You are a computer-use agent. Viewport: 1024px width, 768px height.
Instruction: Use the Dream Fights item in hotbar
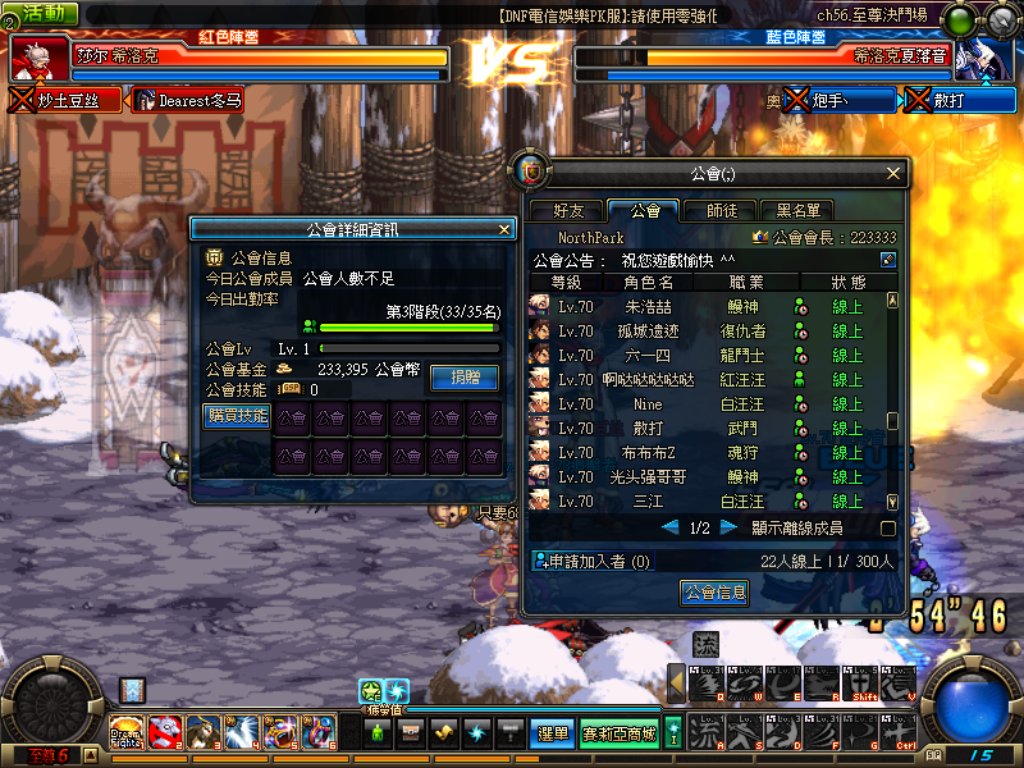click(x=126, y=732)
